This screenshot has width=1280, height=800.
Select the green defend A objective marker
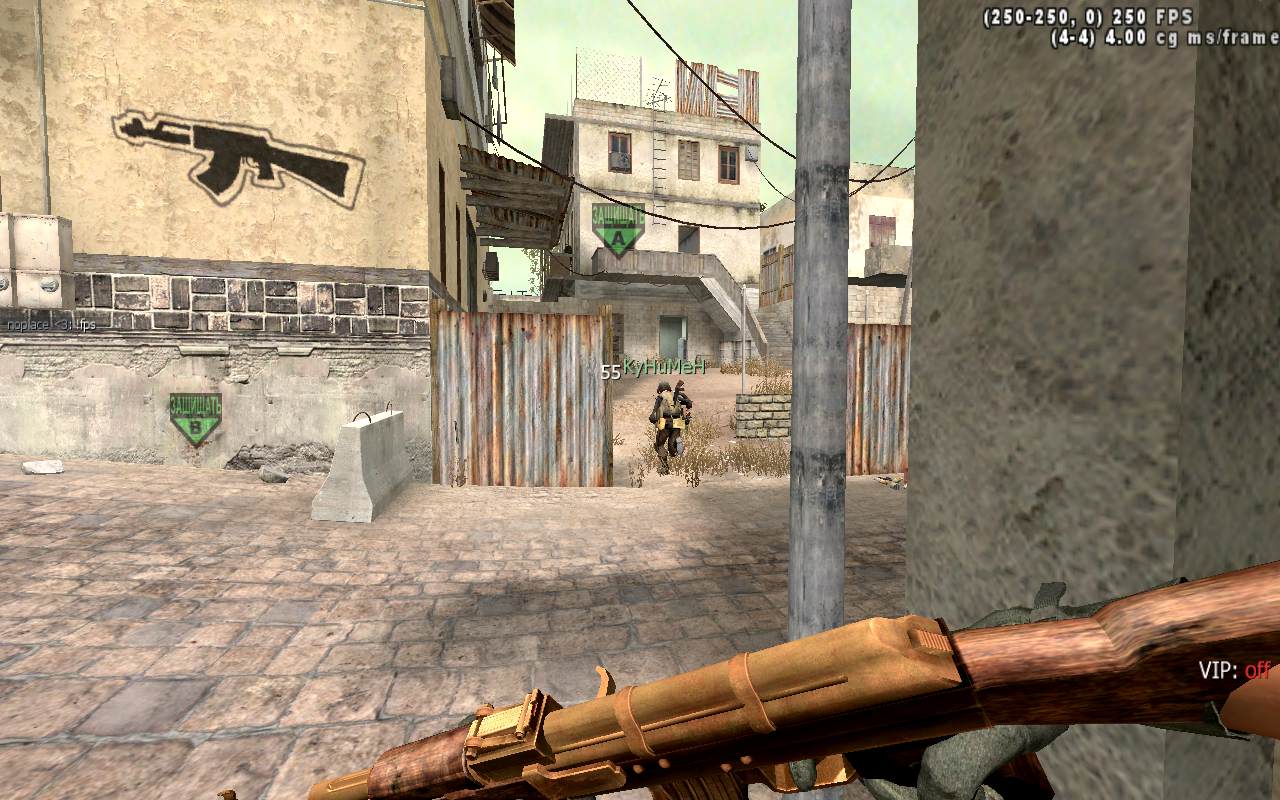618,229
